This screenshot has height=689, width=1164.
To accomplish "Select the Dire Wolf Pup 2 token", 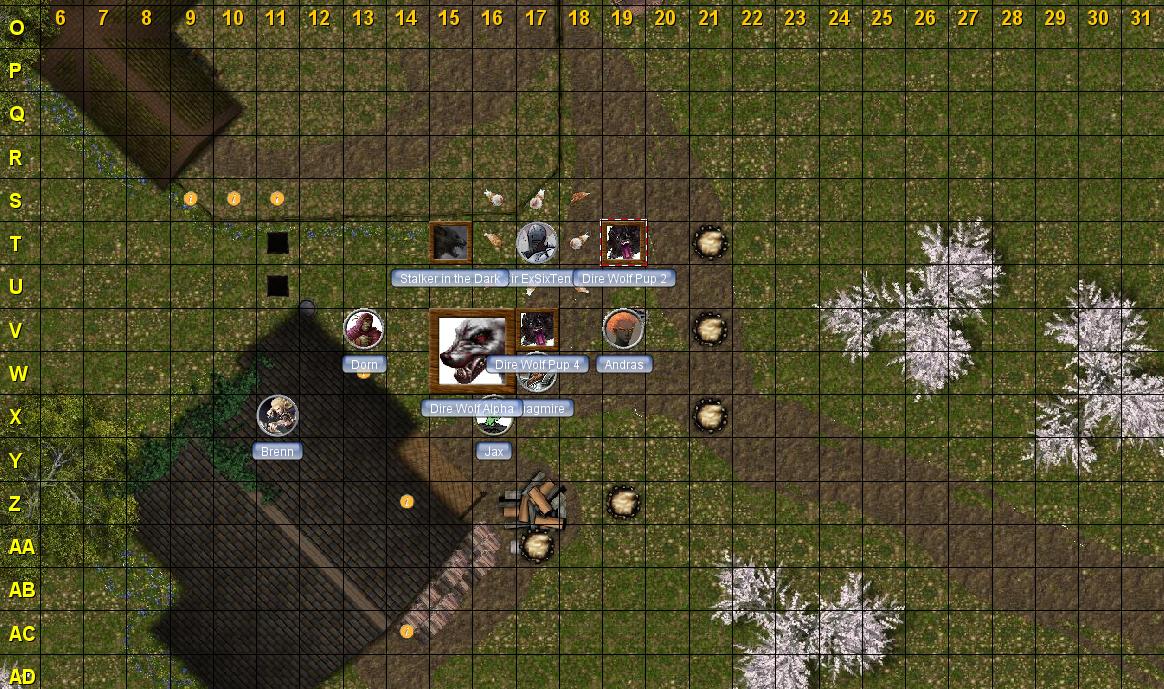I will [x=623, y=243].
